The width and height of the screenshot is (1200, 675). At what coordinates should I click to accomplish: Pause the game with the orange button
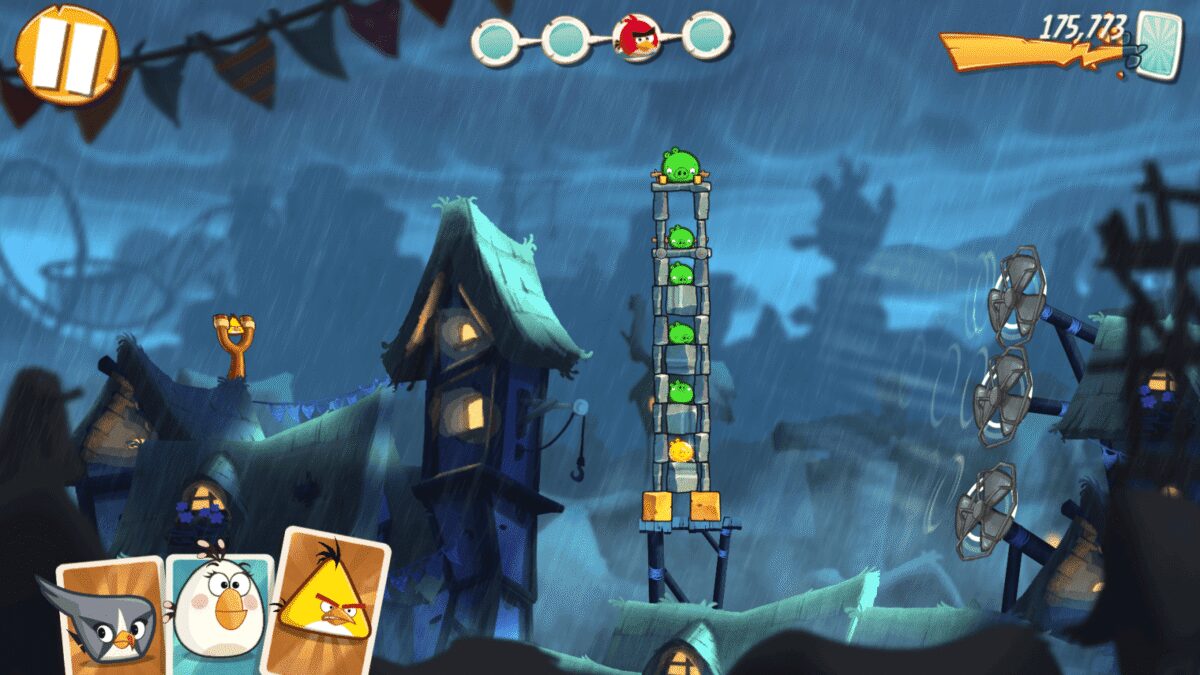[67, 55]
